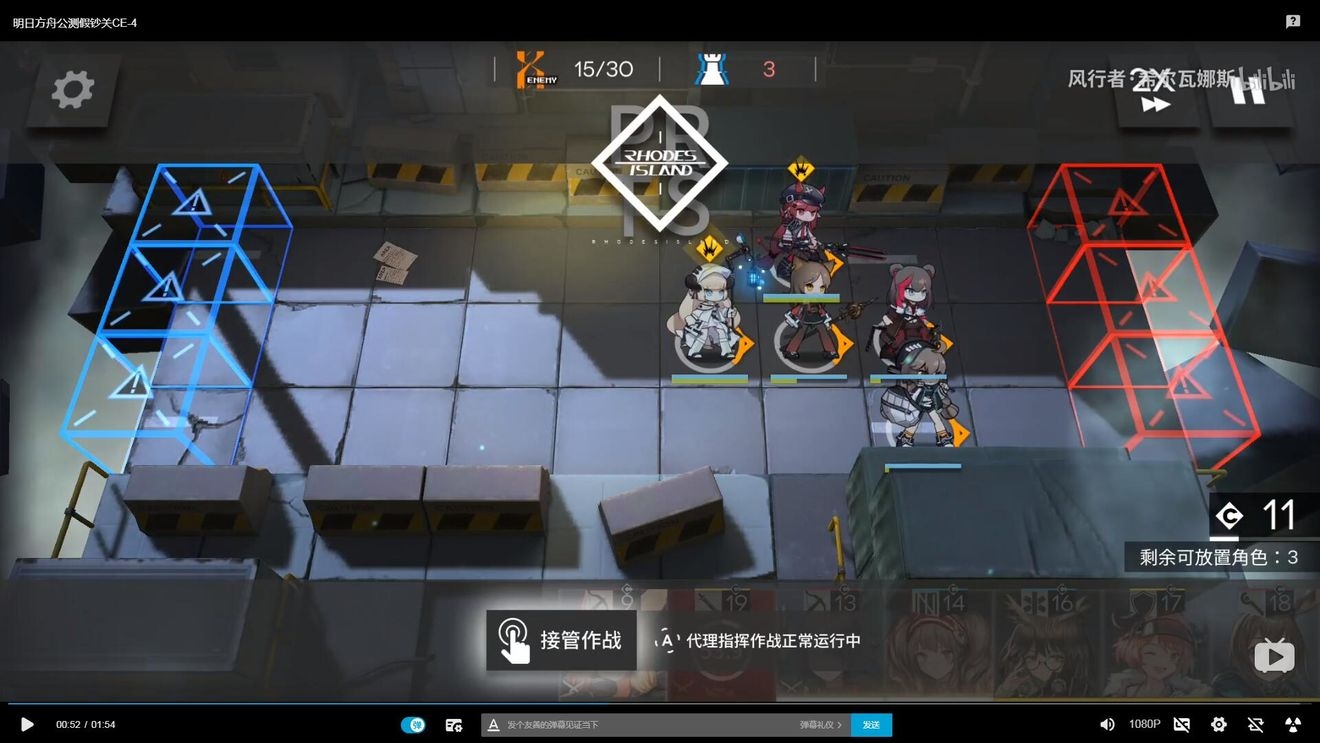Open the 1080P video quality selector
This screenshot has width=1320, height=743.
coord(1144,724)
